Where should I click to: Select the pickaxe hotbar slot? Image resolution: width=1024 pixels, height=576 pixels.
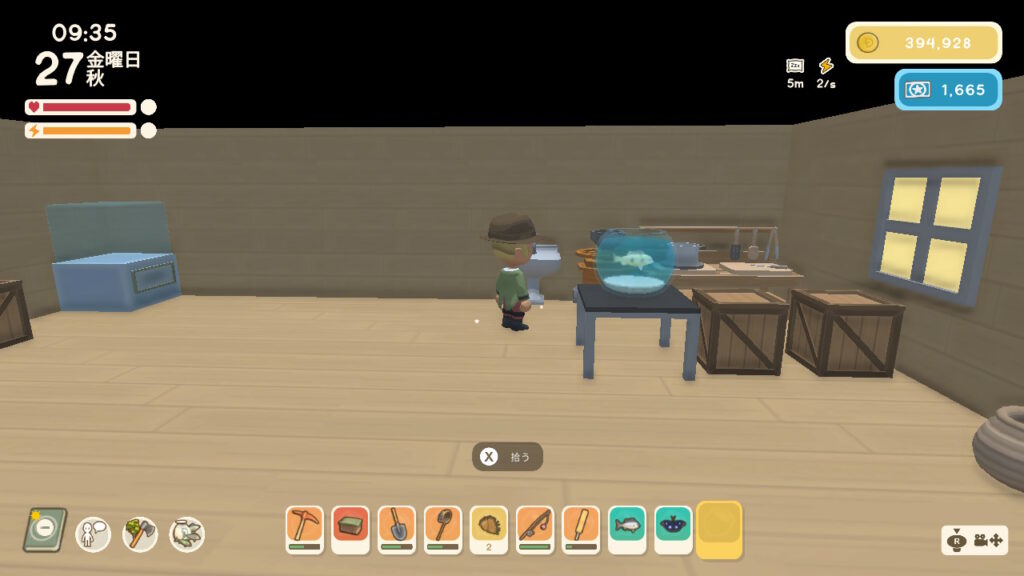click(x=304, y=528)
